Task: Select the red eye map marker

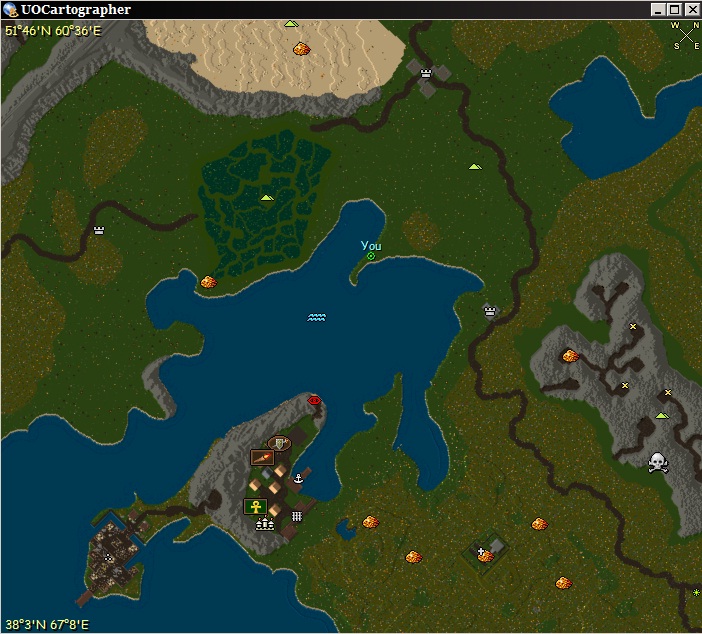Action: 315,400
